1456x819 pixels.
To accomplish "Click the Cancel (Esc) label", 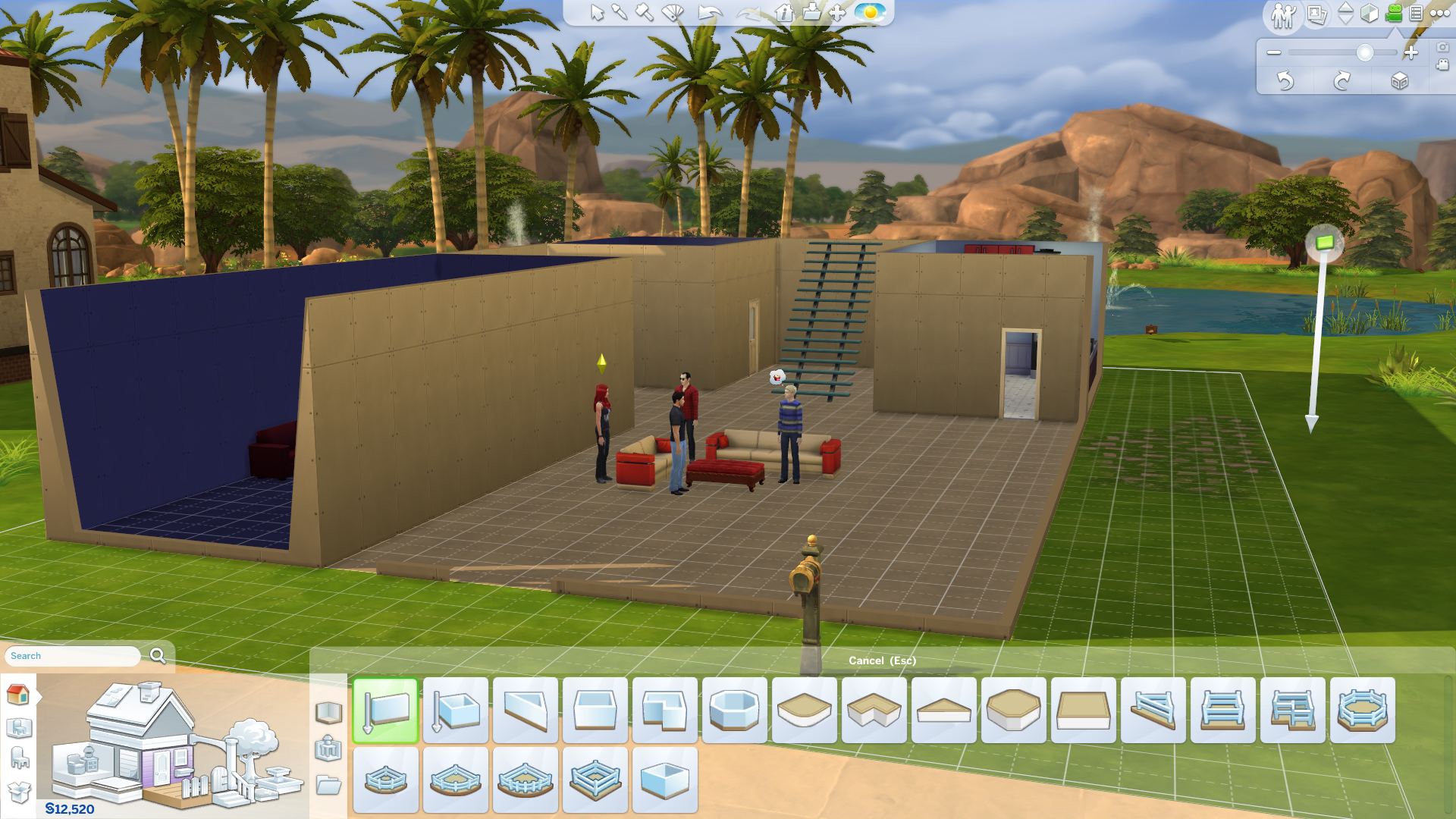I will tap(882, 661).
